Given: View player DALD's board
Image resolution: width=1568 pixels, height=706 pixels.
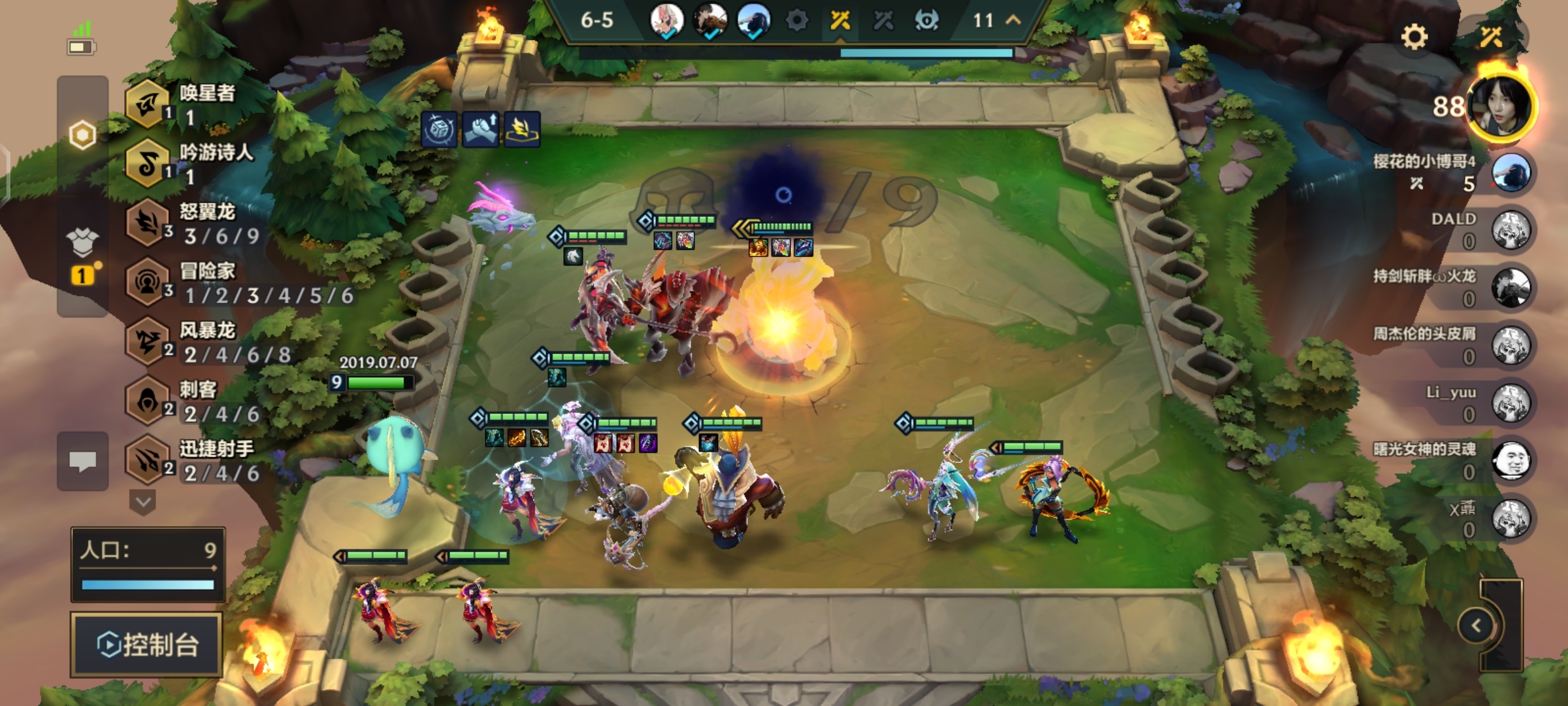Looking at the screenshot, I should pos(1511,230).
